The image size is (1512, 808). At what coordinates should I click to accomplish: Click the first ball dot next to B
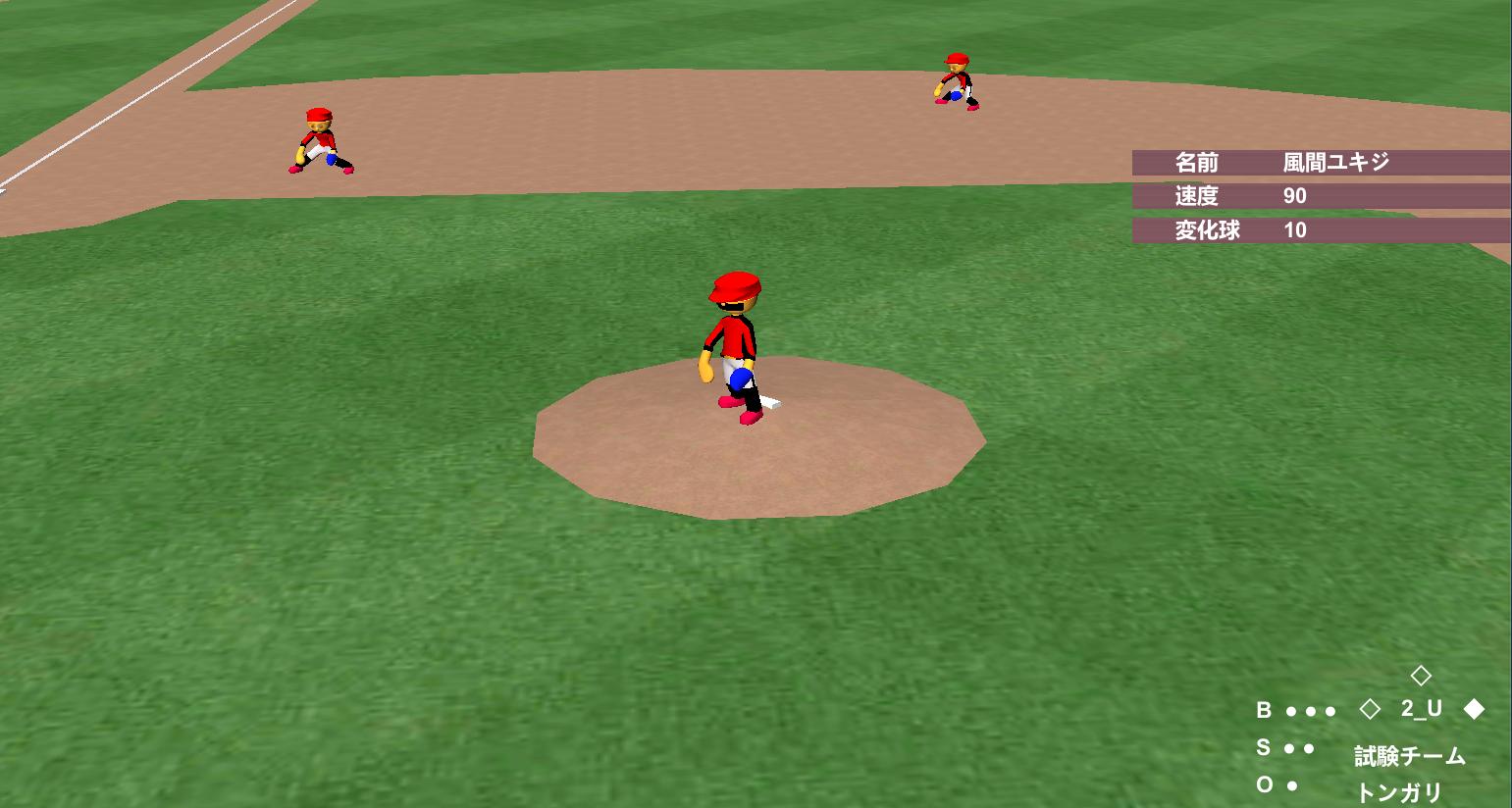(x=1292, y=711)
